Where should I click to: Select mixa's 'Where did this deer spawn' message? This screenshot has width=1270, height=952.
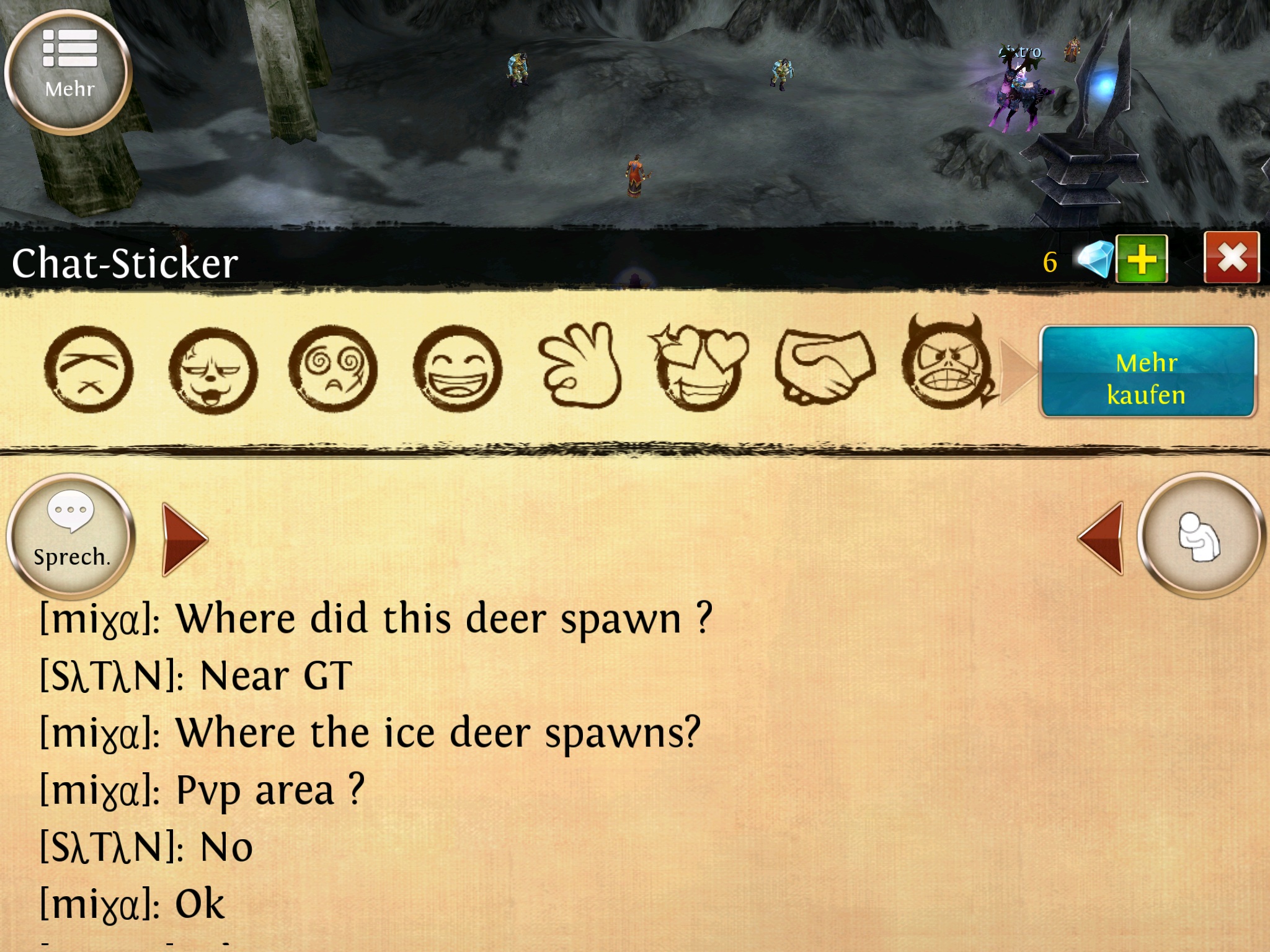[x=376, y=619]
